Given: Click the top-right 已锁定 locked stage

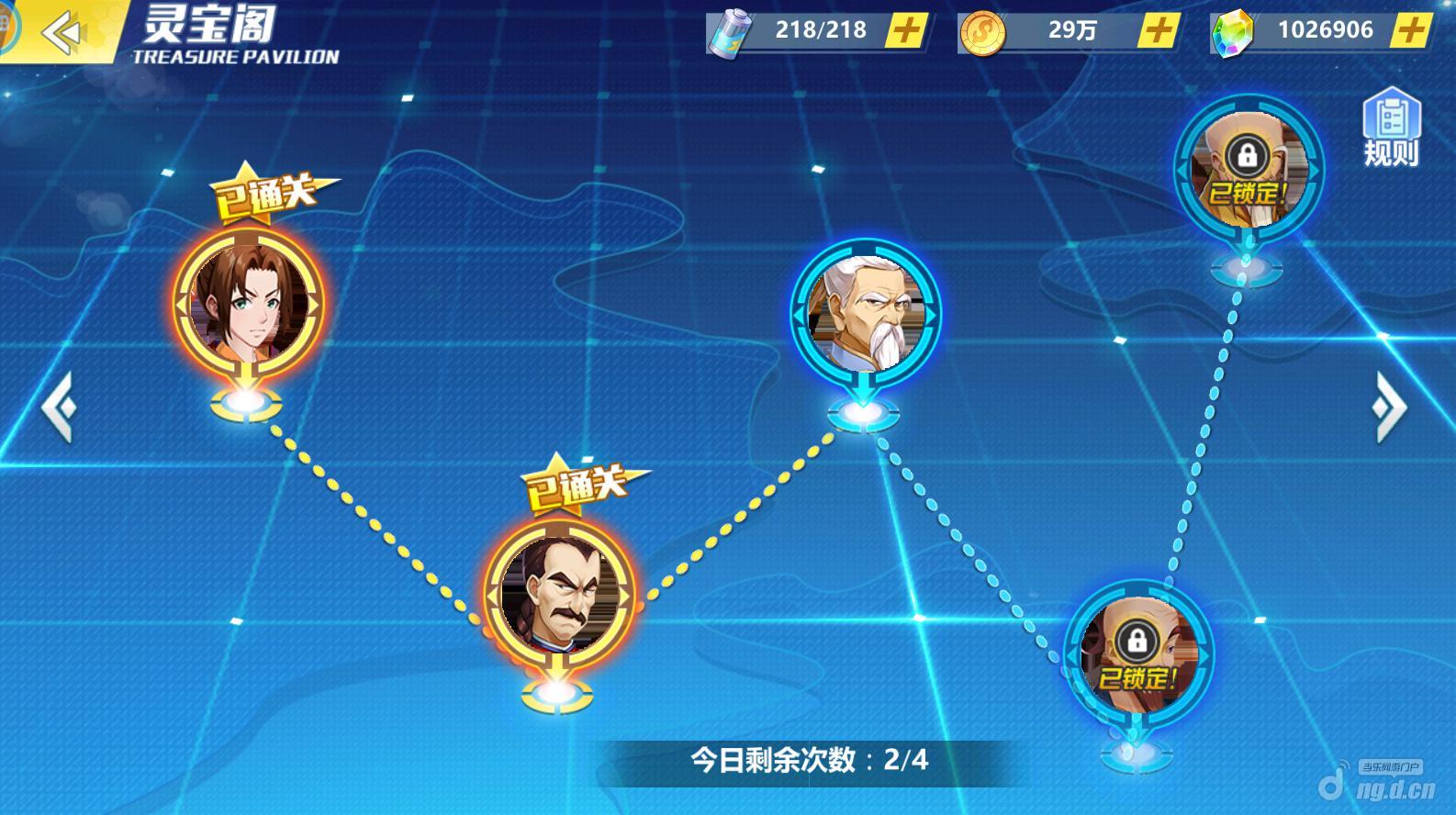Looking at the screenshot, I should (x=1247, y=170).
